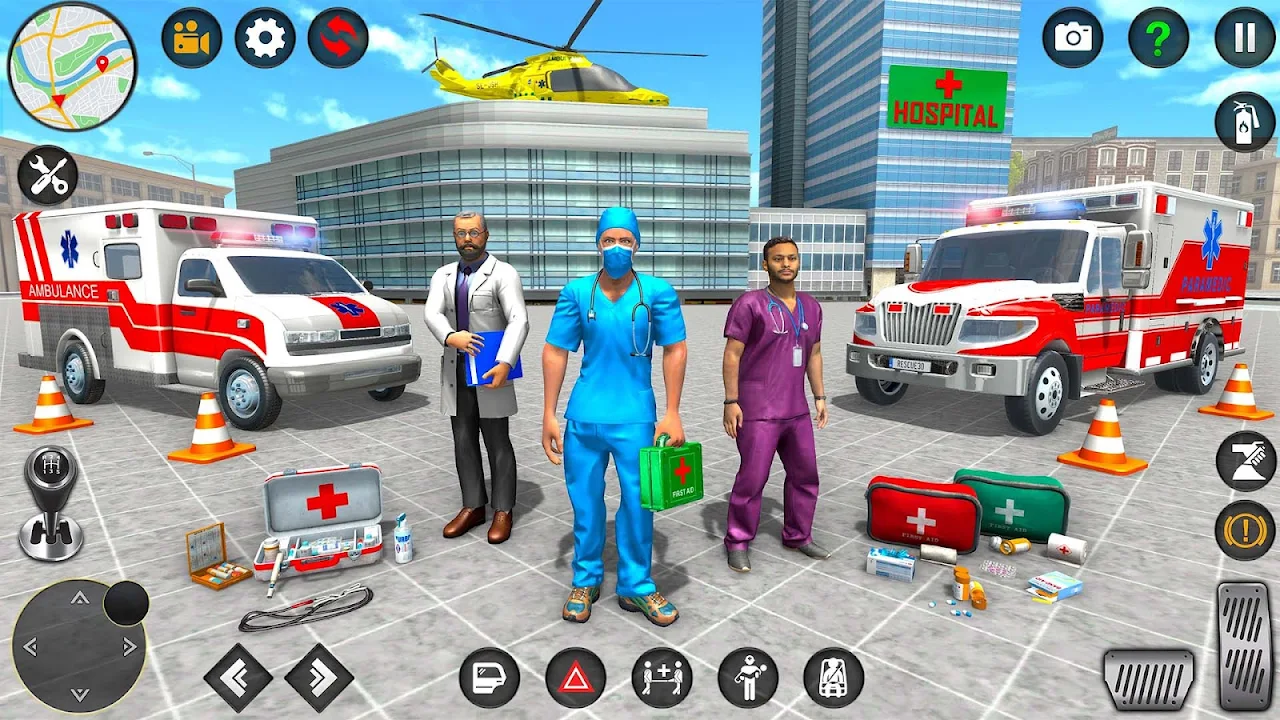Toggle the vehicle door button
Screen dimensions: 1280x720
(x=489, y=677)
